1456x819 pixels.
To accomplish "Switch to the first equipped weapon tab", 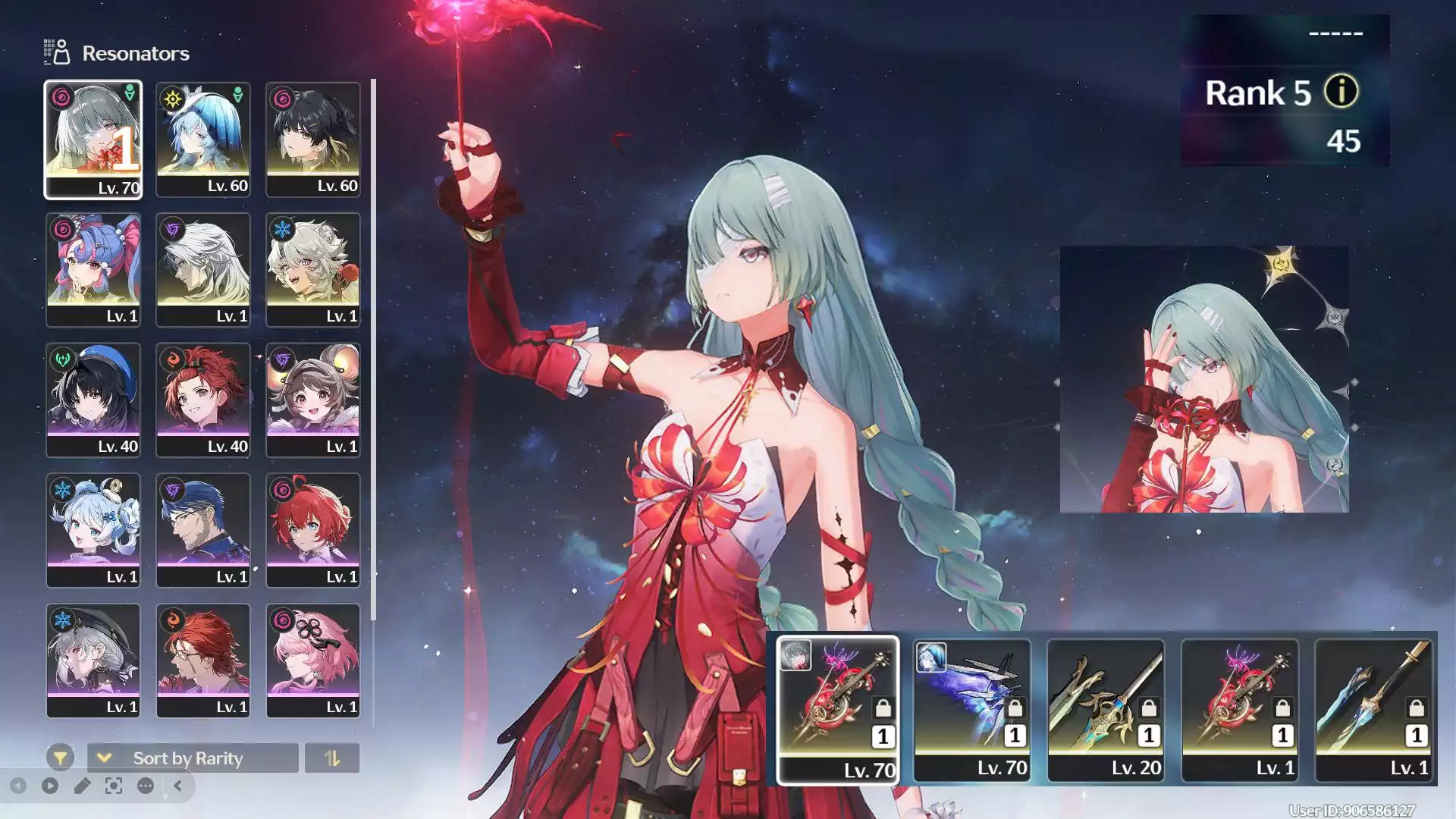I will point(838,709).
